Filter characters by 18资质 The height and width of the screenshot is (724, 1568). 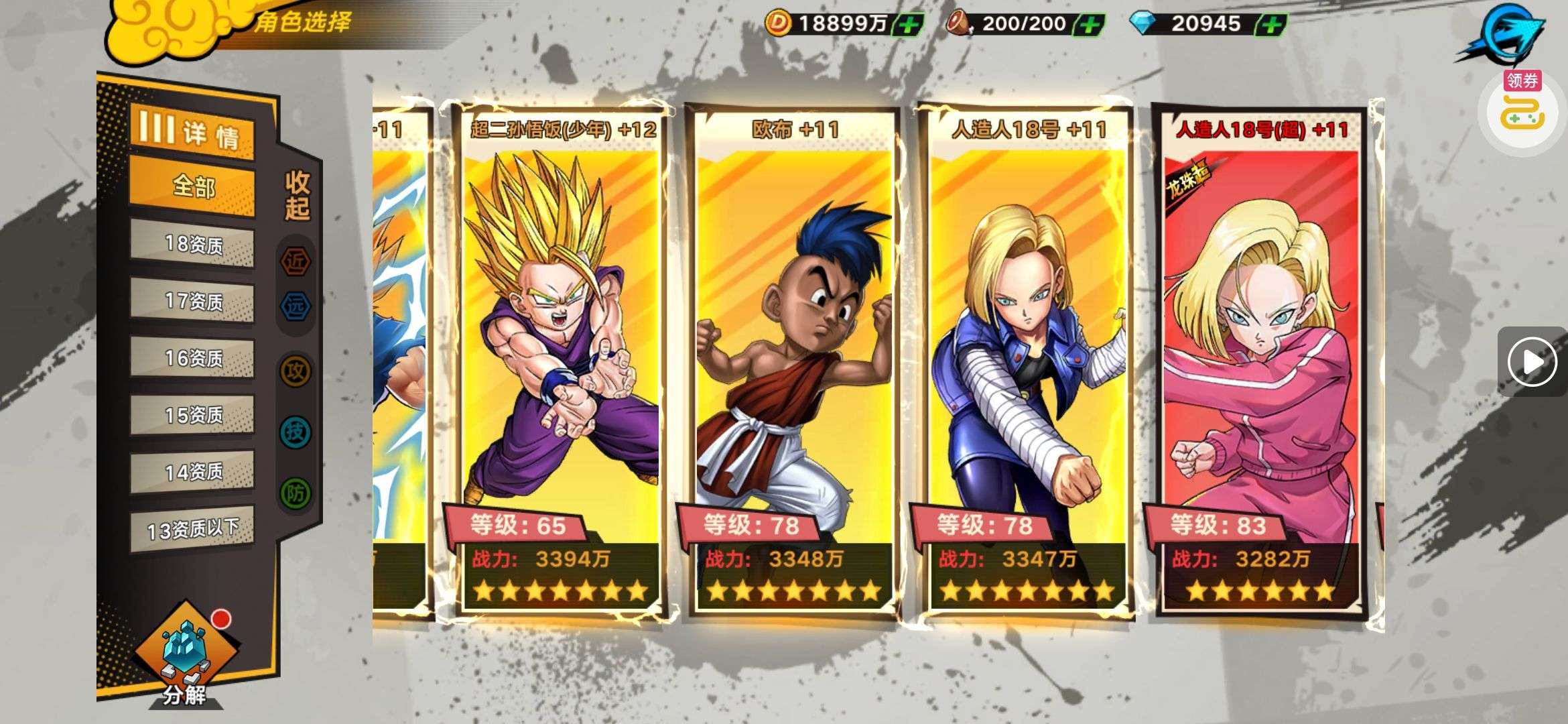click(192, 245)
